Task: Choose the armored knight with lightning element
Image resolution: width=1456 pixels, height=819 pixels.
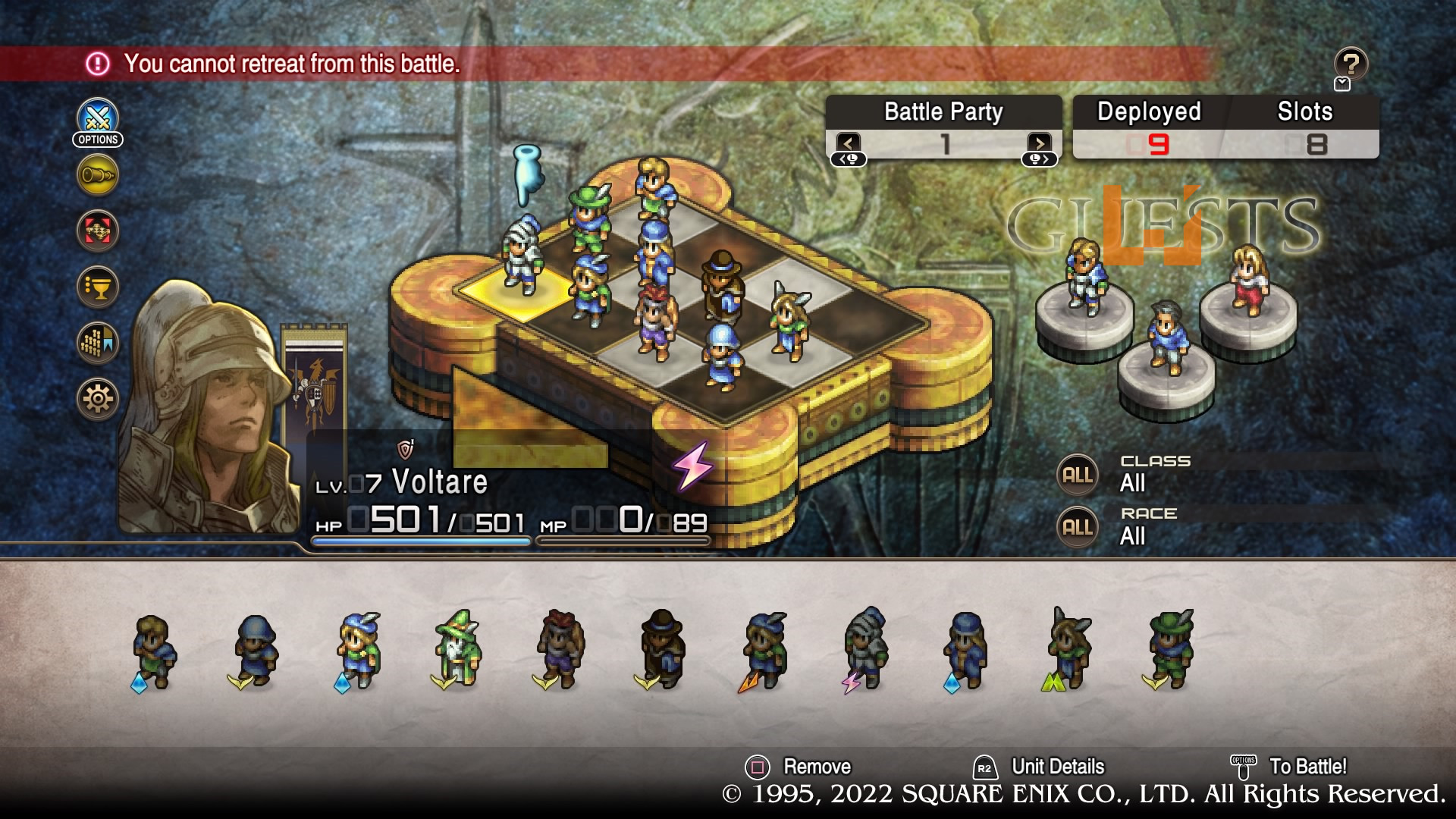Action: (865, 650)
